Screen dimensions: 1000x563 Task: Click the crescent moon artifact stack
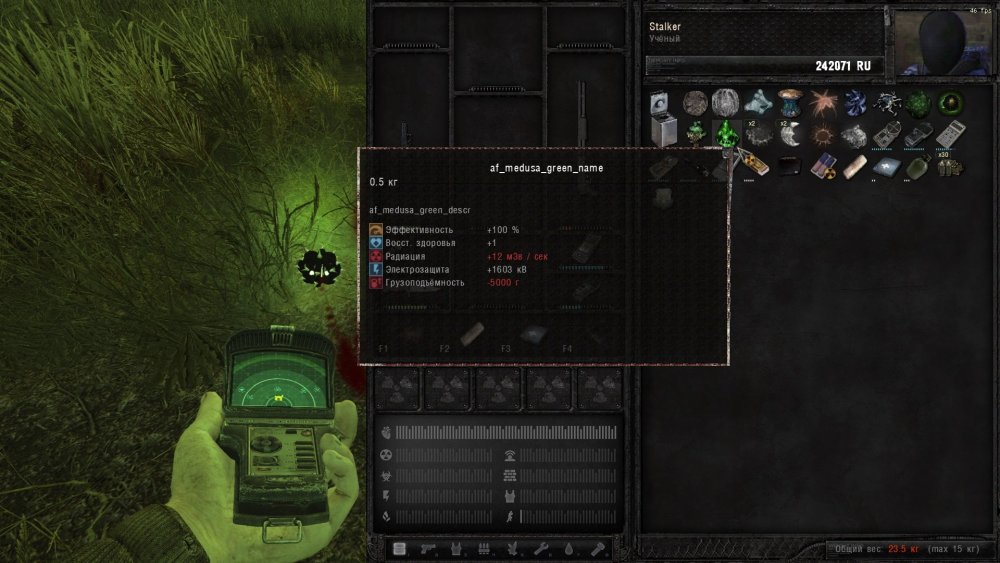pos(788,134)
